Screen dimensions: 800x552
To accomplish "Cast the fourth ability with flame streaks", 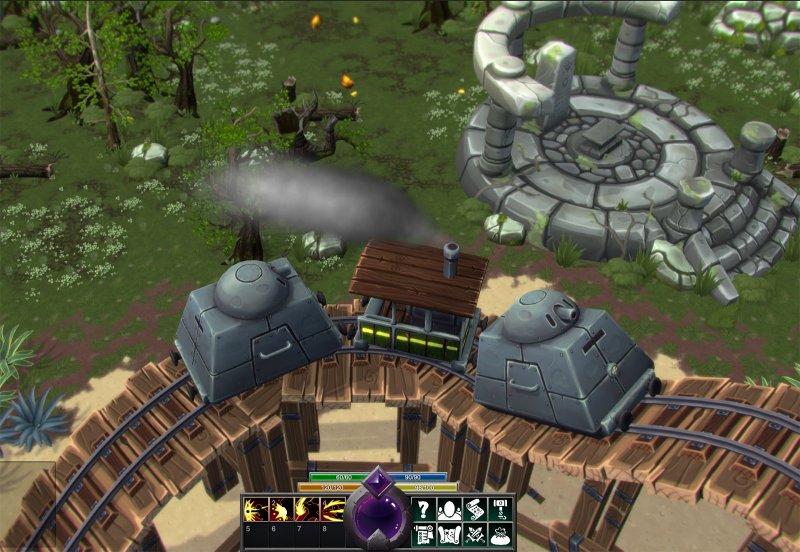I will click(332, 510).
